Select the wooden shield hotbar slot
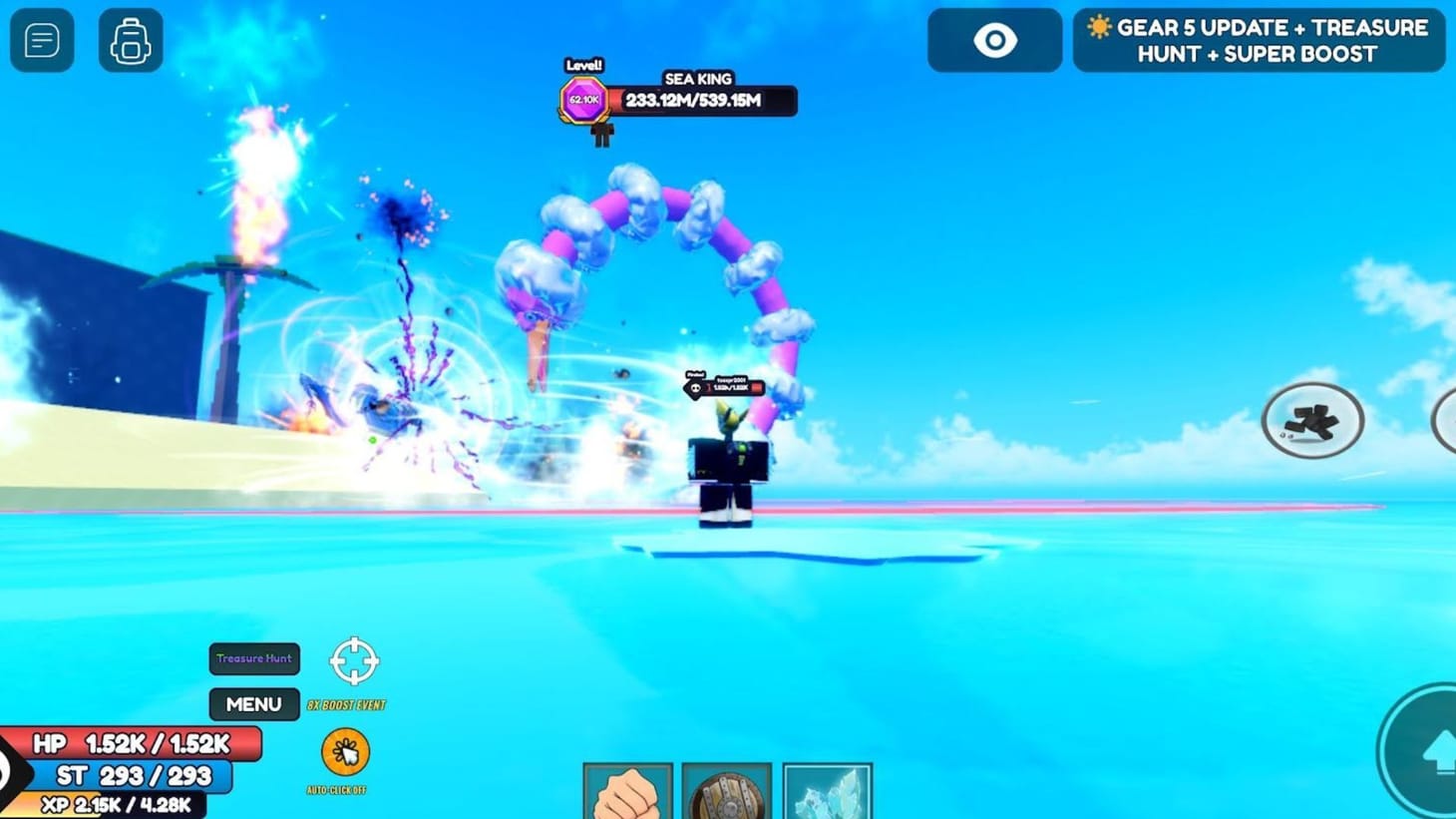1456x819 pixels. [729, 791]
